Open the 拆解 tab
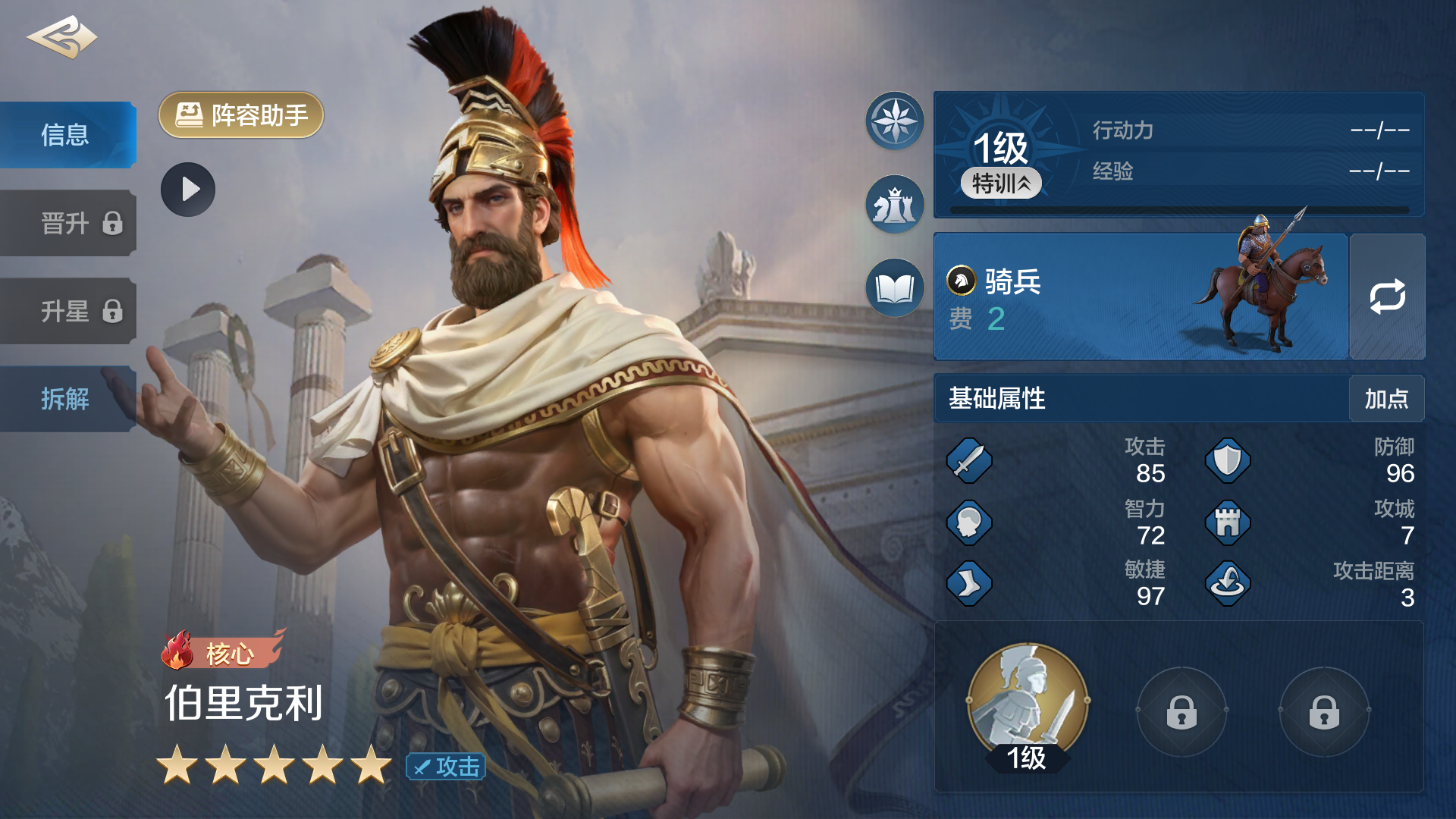This screenshot has width=1456, height=819. coord(67,399)
